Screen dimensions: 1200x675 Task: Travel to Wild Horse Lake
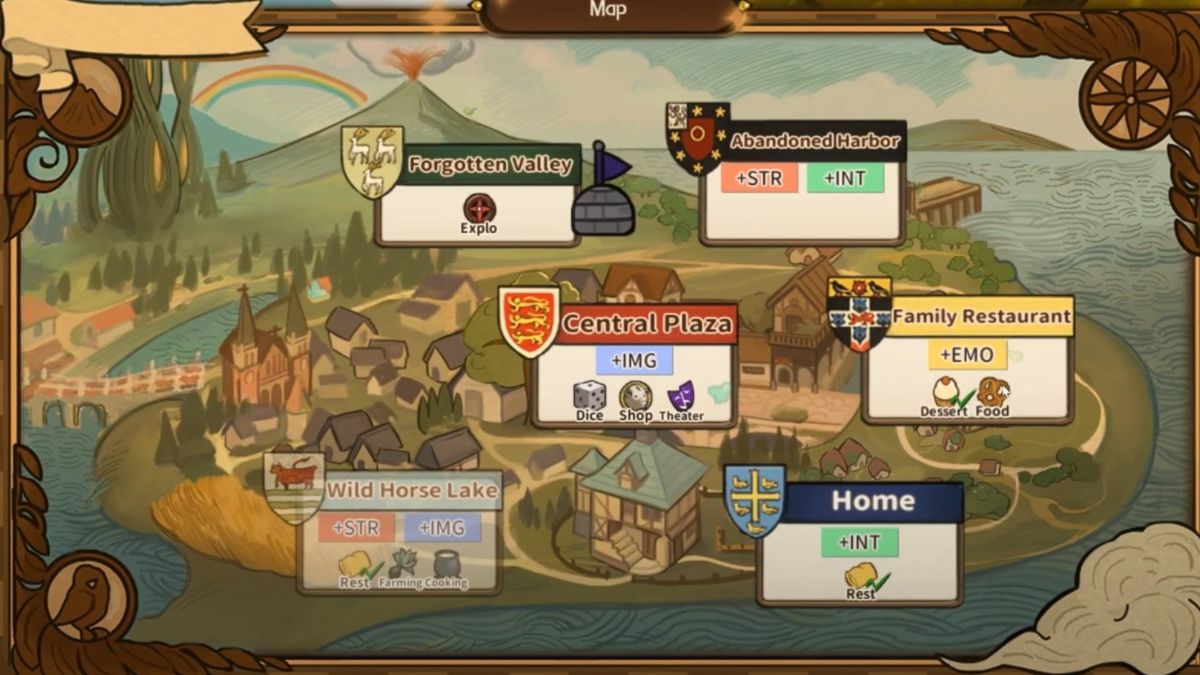pyautogui.click(x=411, y=491)
